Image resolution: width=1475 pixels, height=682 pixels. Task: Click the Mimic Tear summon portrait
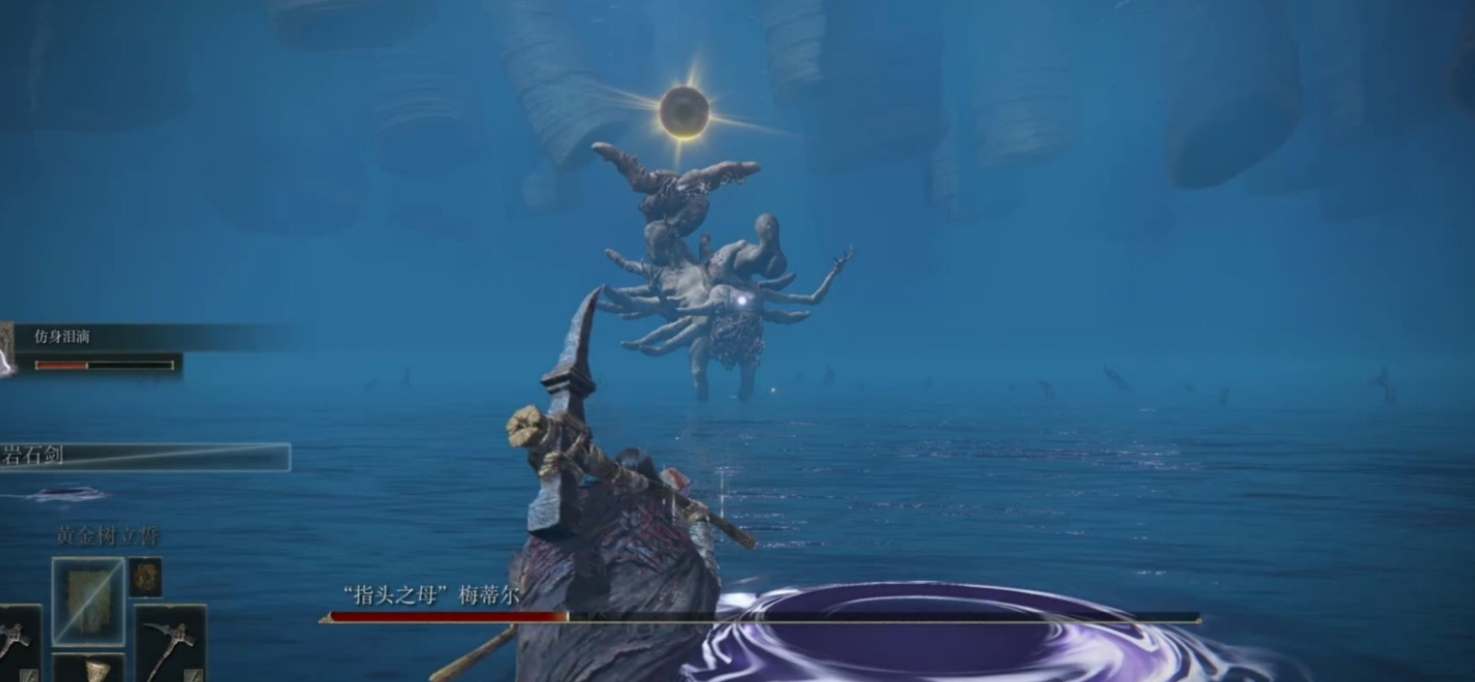7,349
